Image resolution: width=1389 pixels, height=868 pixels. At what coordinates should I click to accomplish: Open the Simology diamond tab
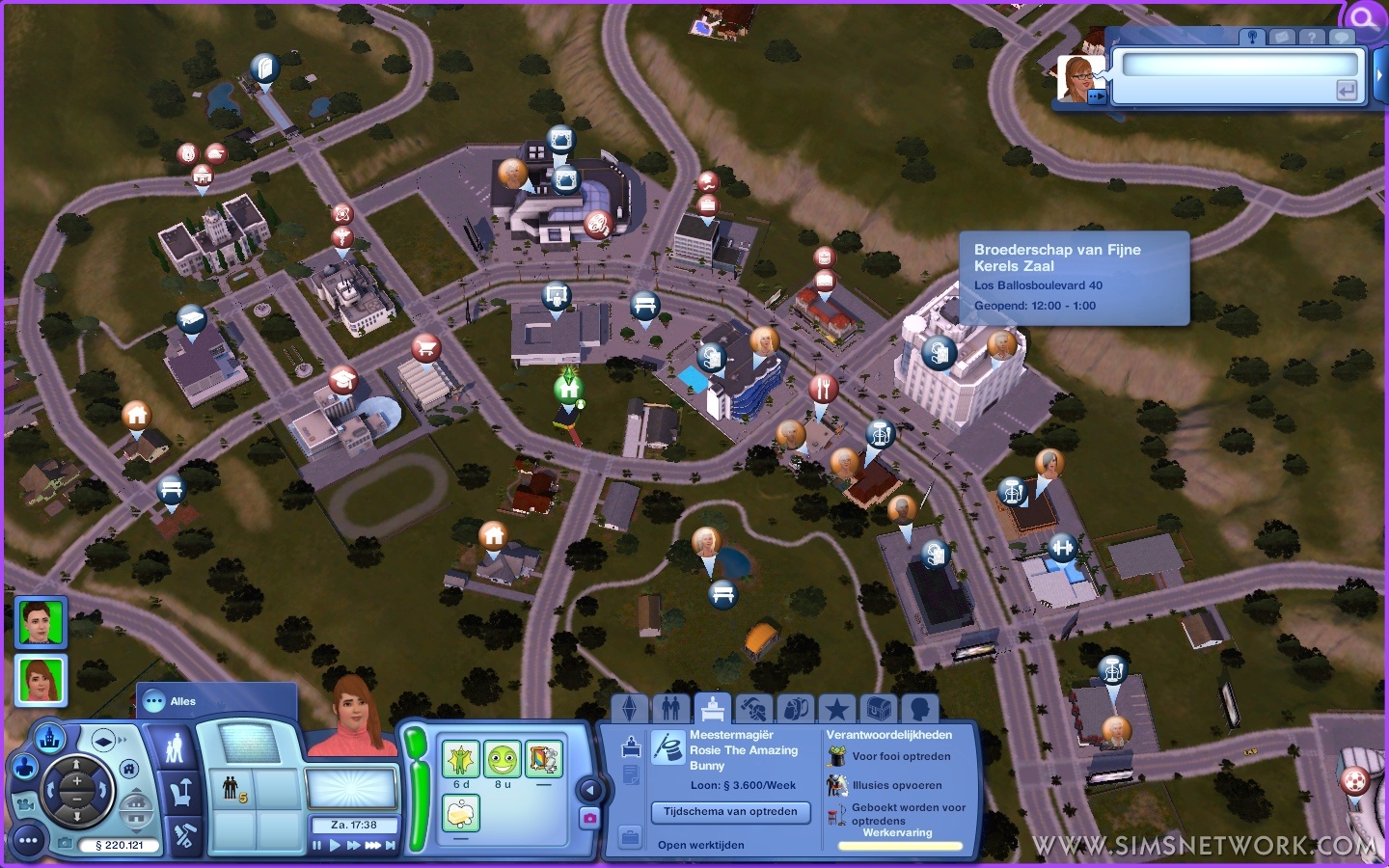pos(629,710)
